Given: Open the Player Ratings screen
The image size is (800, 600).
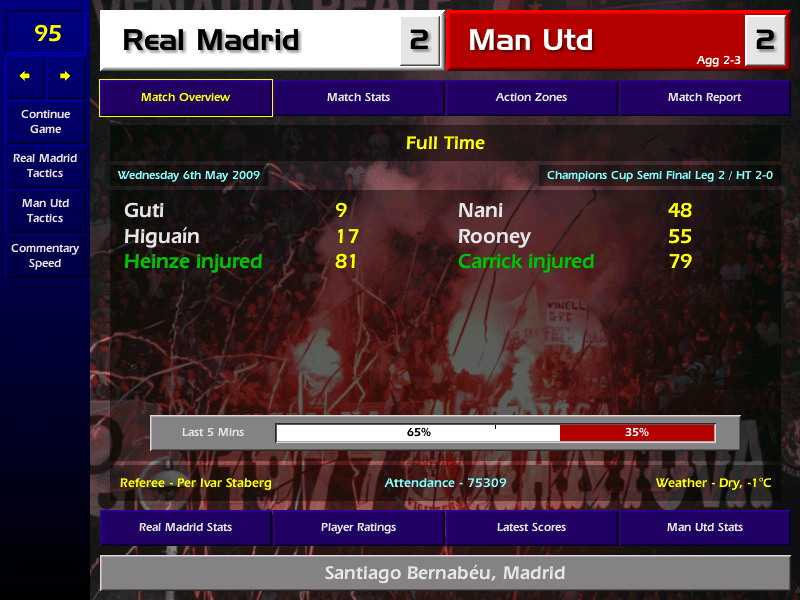Looking at the screenshot, I should [358, 527].
